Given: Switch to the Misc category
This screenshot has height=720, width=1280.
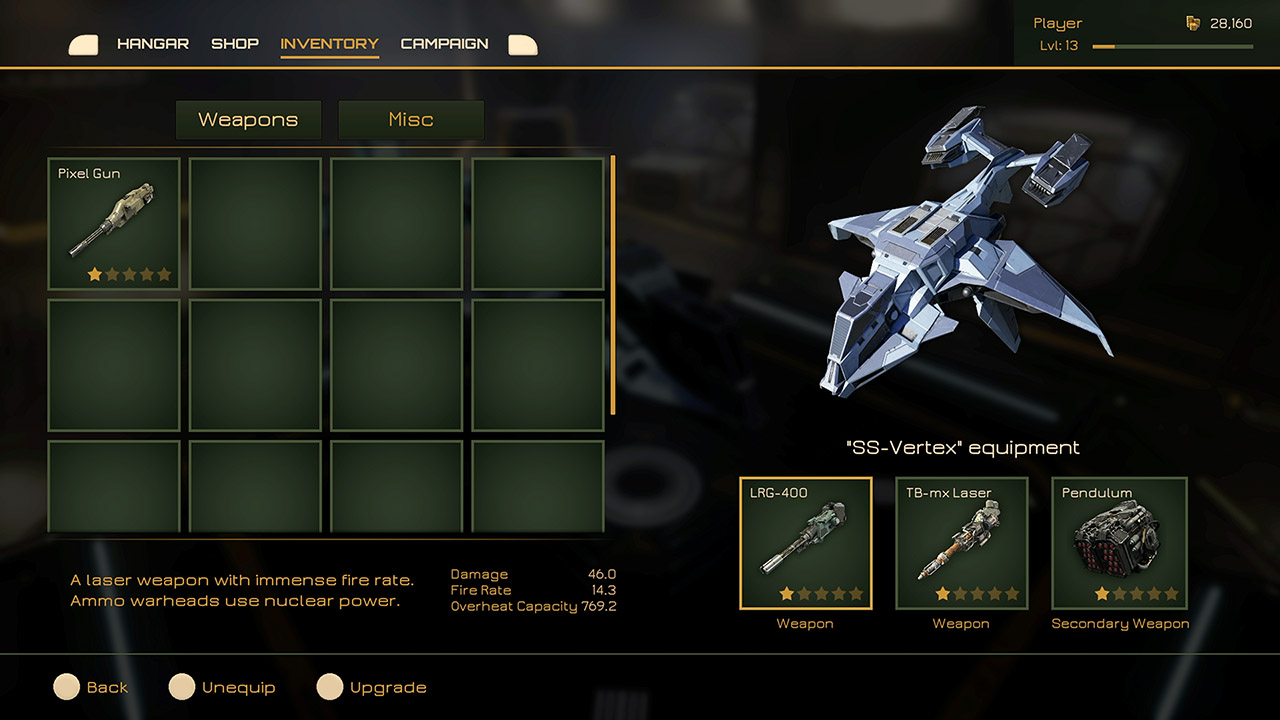Looking at the screenshot, I should coord(411,119).
